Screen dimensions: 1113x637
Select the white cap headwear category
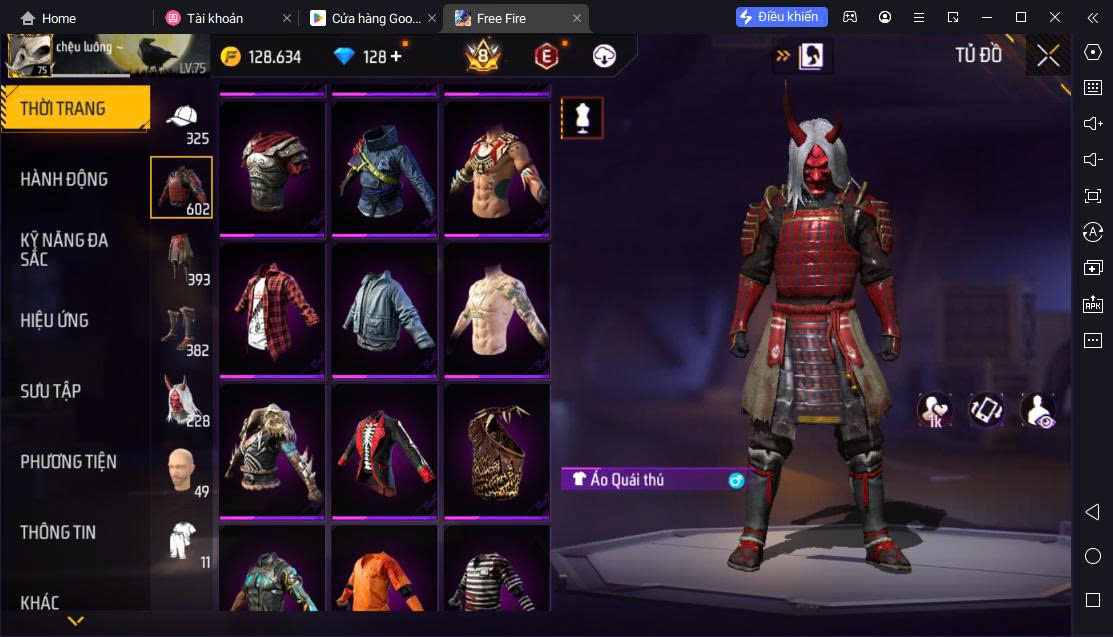(x=181, y=120)
